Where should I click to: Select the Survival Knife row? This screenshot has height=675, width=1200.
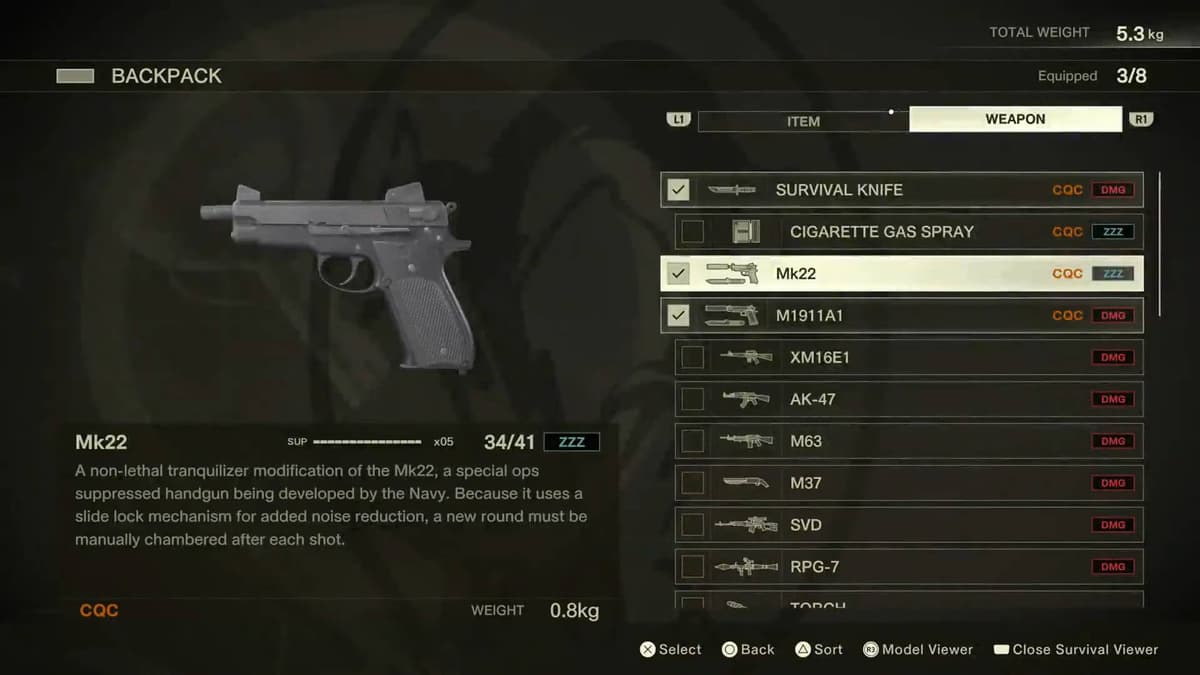tap(900, 190)
